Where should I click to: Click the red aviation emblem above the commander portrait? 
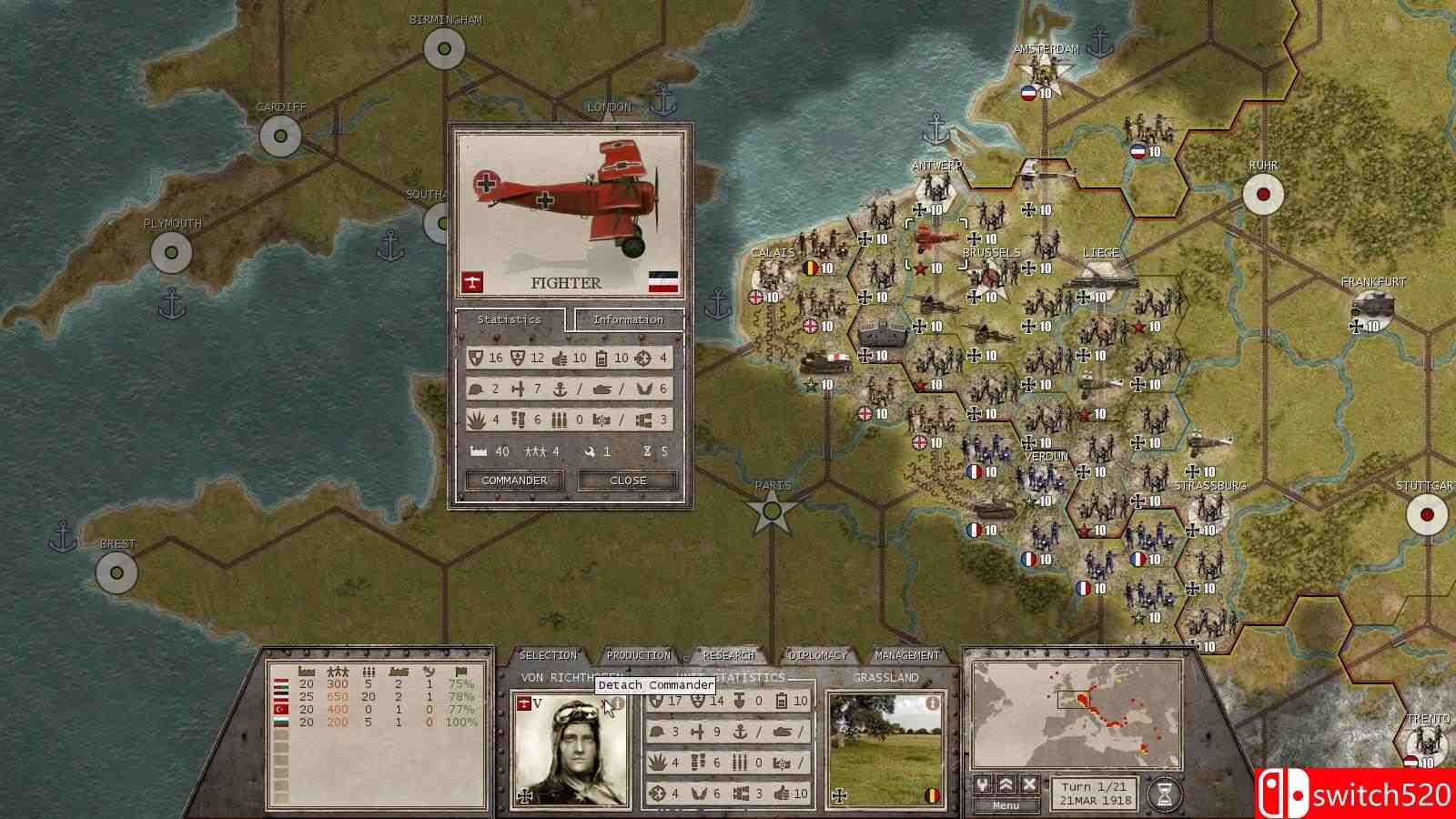click(x=523, y=703)
